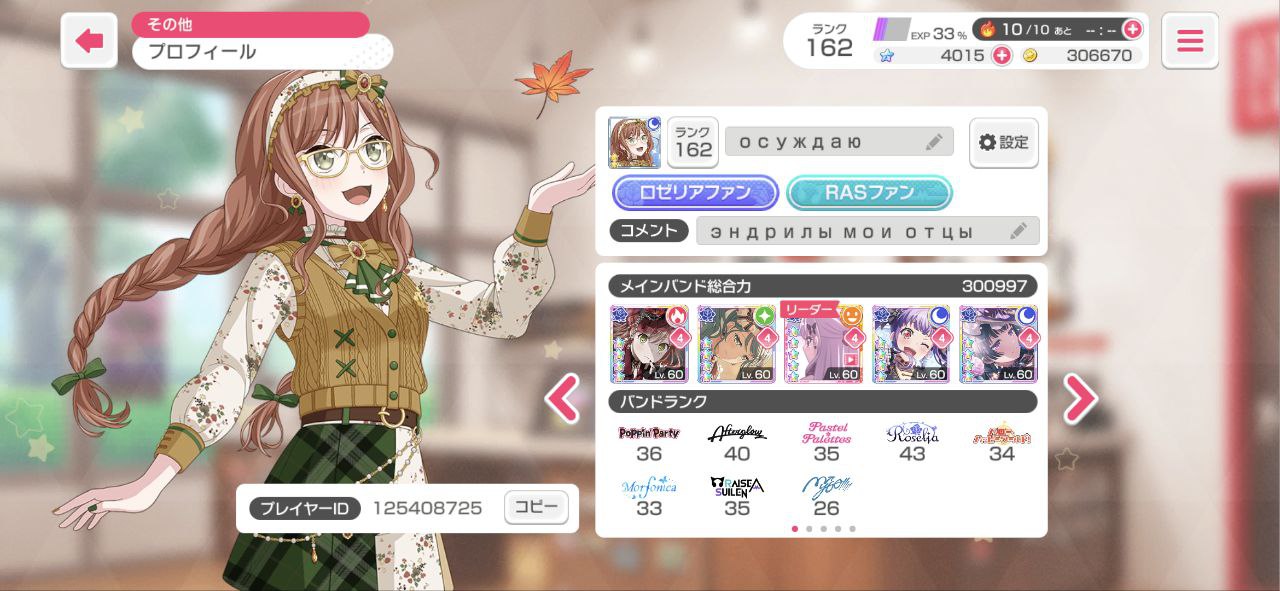This screenshot has height=591, width=1280.
Task: Select the RASファン title badge
Action: coord(869,193)
